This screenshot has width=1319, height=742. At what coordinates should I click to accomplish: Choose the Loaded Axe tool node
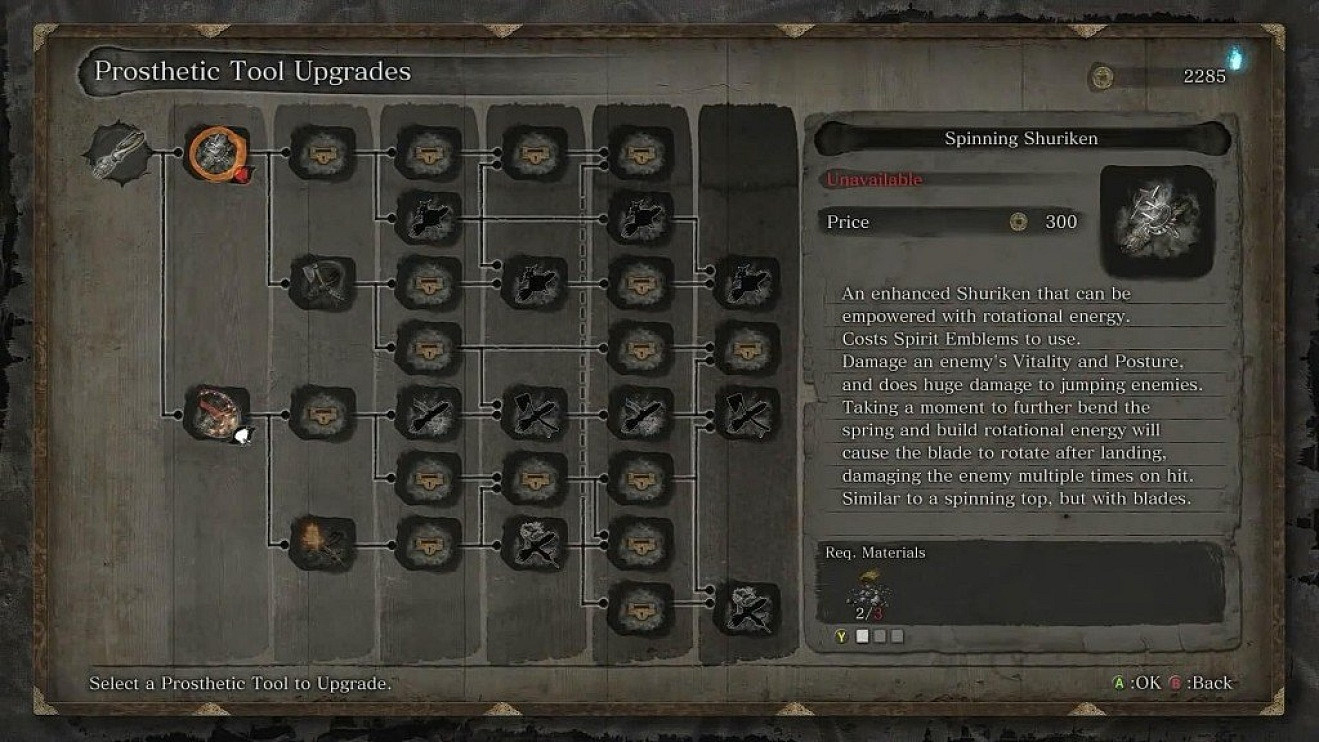[322, 282]
